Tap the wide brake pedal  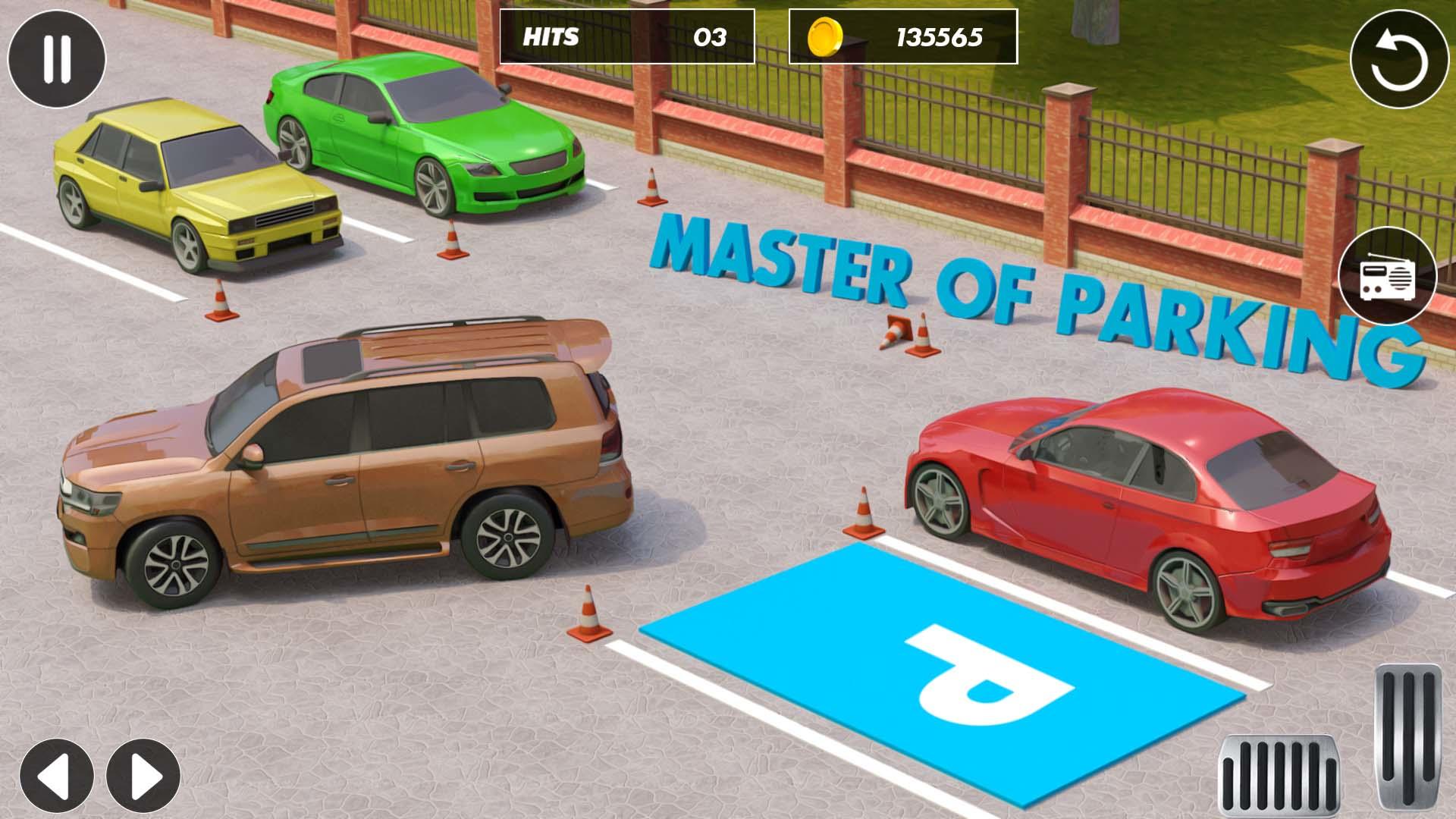point(1278,776)
